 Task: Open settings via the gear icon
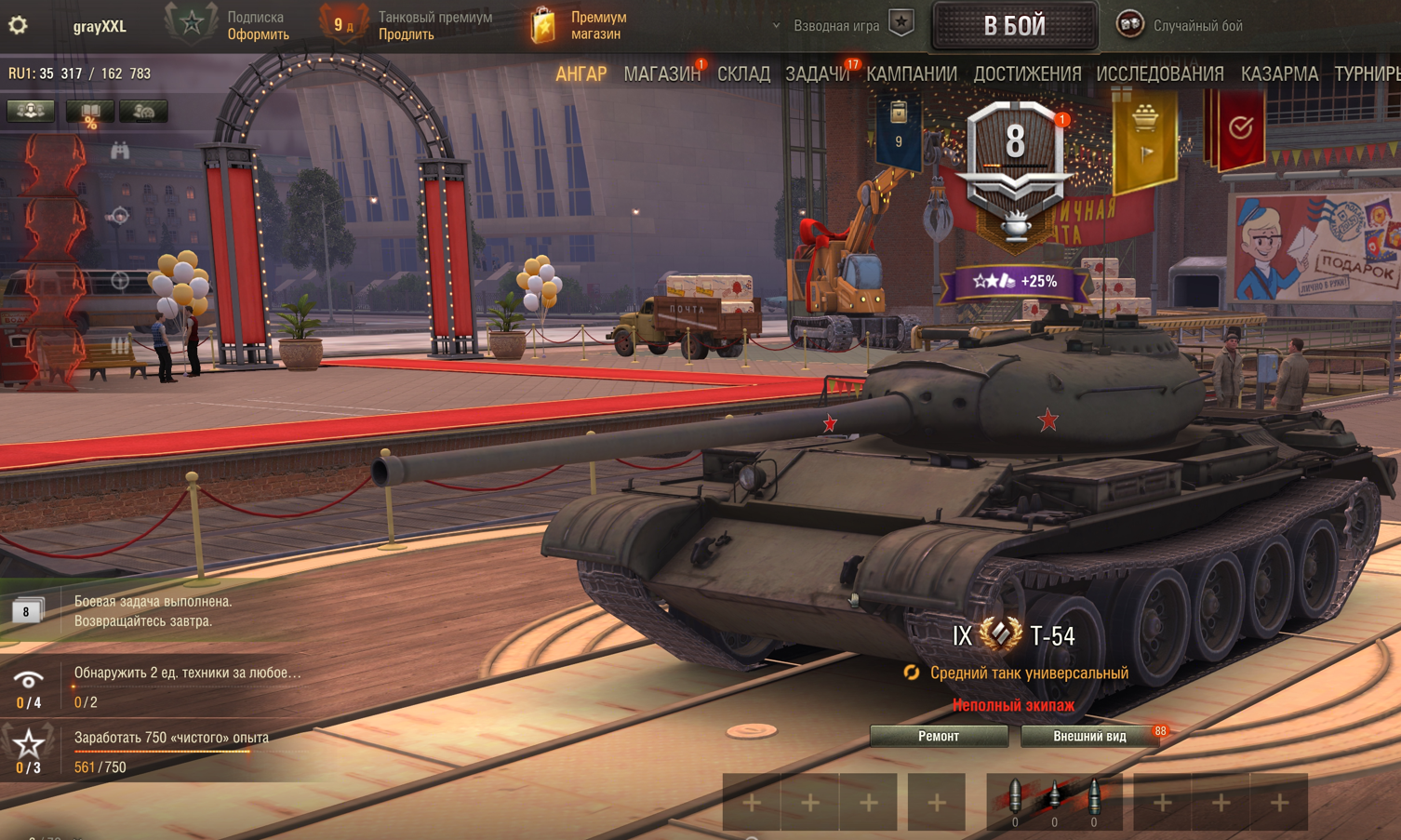(18, 25)
